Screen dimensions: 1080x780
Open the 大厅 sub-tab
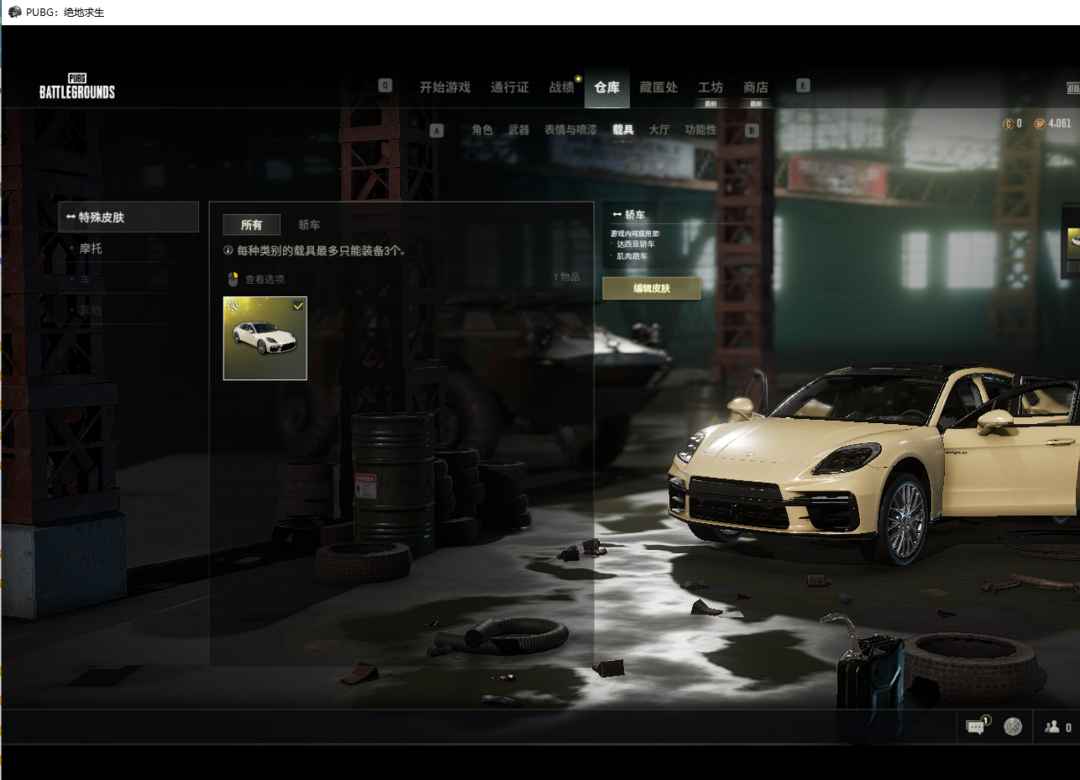(x=659, y=130)
